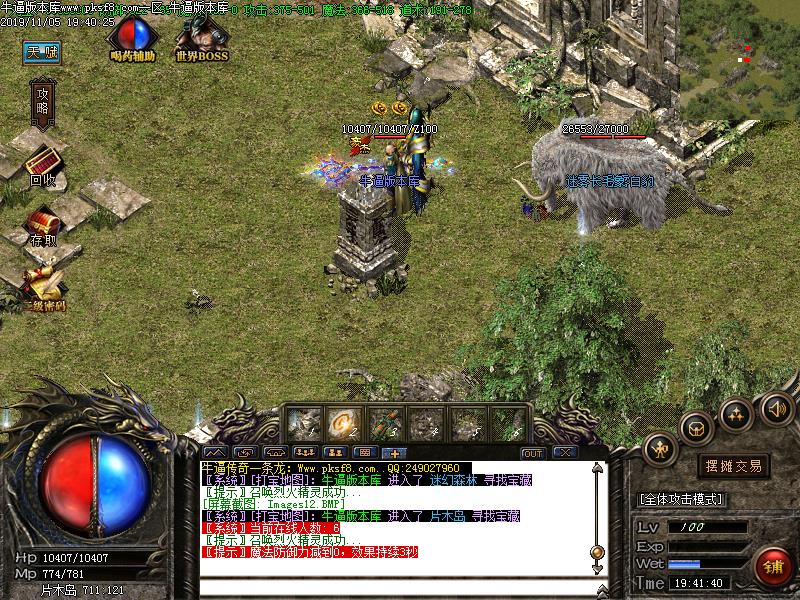Select hotbar slot 2 with the orange swirl
800x600 pixels.
click(345, 424)
